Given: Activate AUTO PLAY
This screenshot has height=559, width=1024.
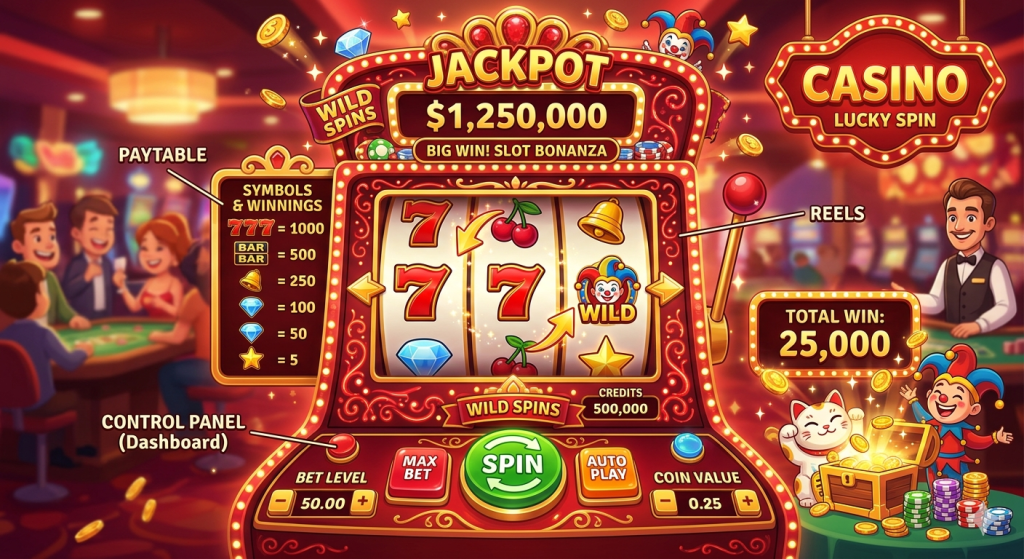Looking at the screenshot, I should click(607, 469).
